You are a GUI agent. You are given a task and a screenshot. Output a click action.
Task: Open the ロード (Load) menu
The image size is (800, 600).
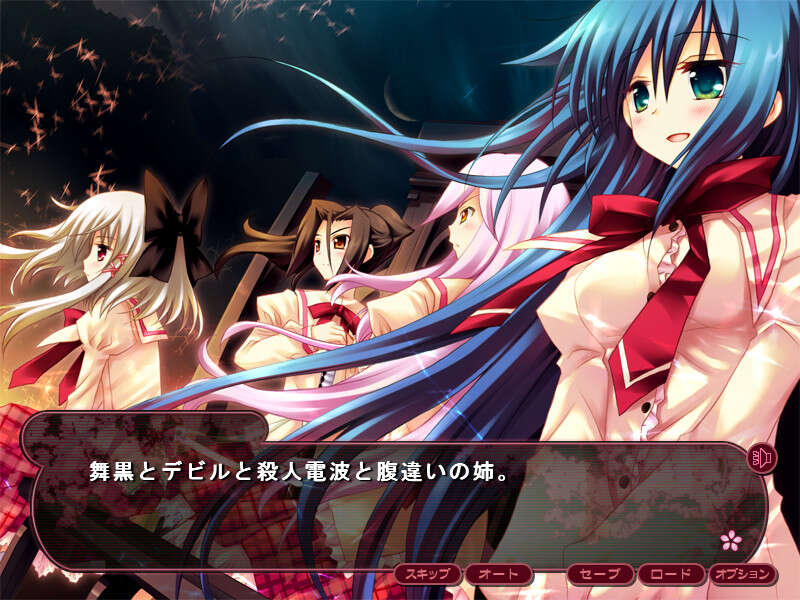[670, 575]
